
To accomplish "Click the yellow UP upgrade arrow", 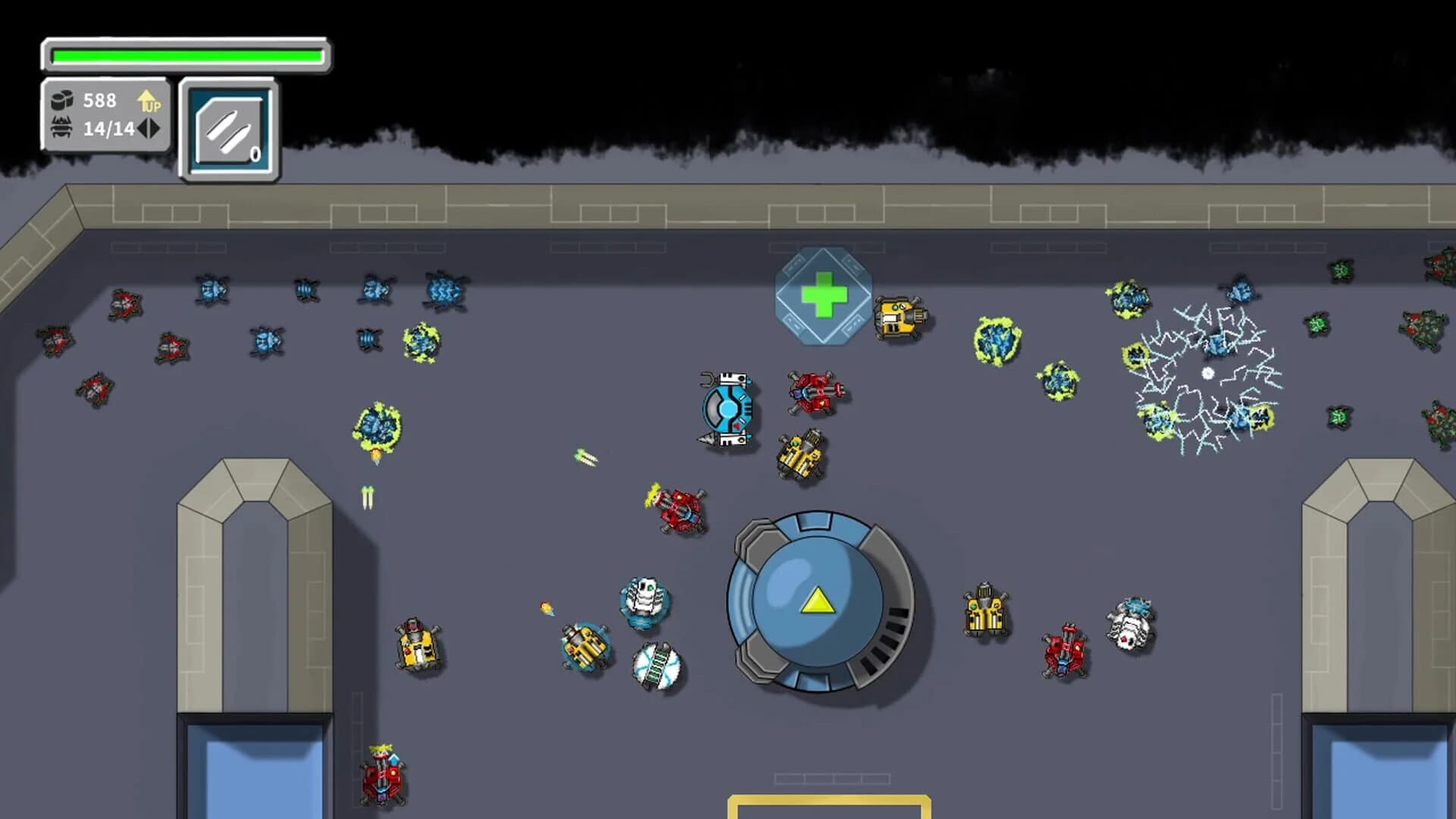I will tap(148, 101).
